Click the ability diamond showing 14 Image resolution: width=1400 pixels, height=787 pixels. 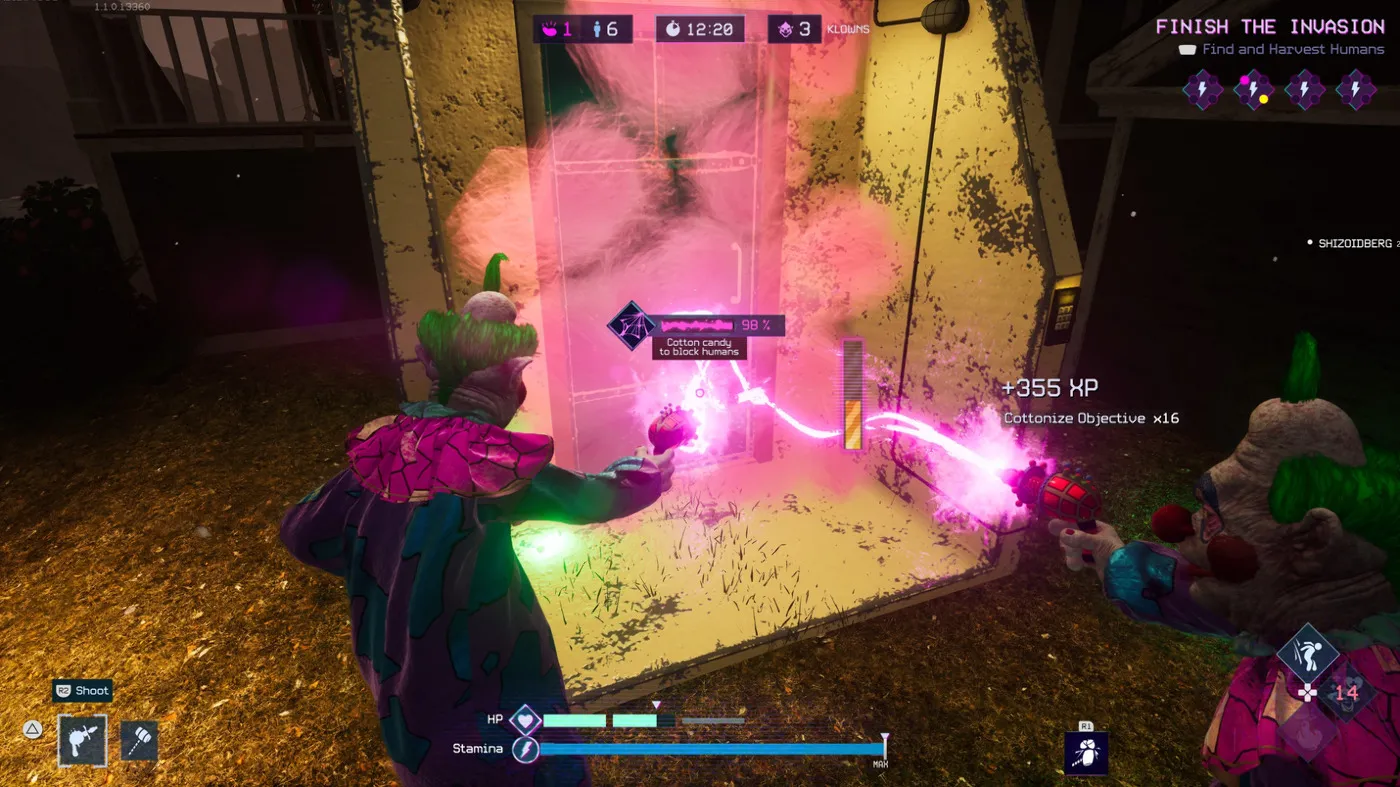point(1346,692)
